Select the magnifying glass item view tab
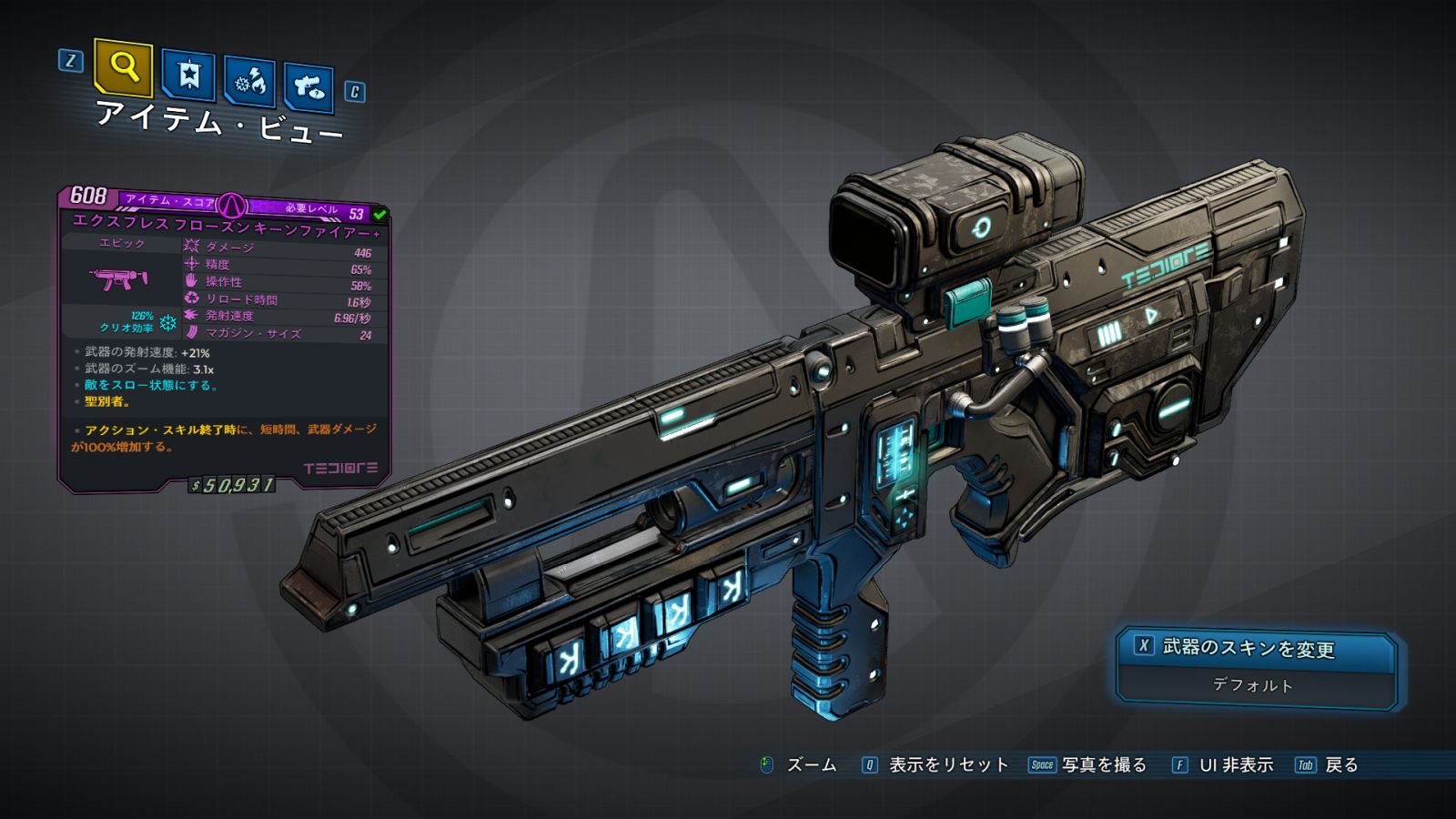Image resolution: width=1456 pixels, height=819 pixels. click(x=124, y=67)
